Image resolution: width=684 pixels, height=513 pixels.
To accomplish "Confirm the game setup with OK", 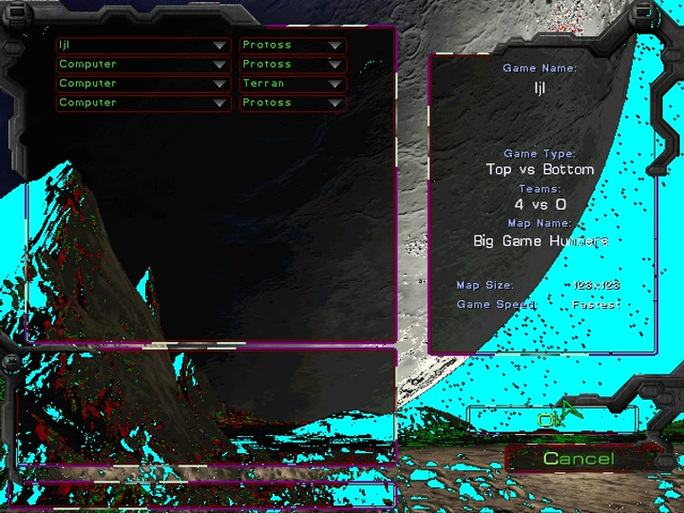I will [548, 420].
